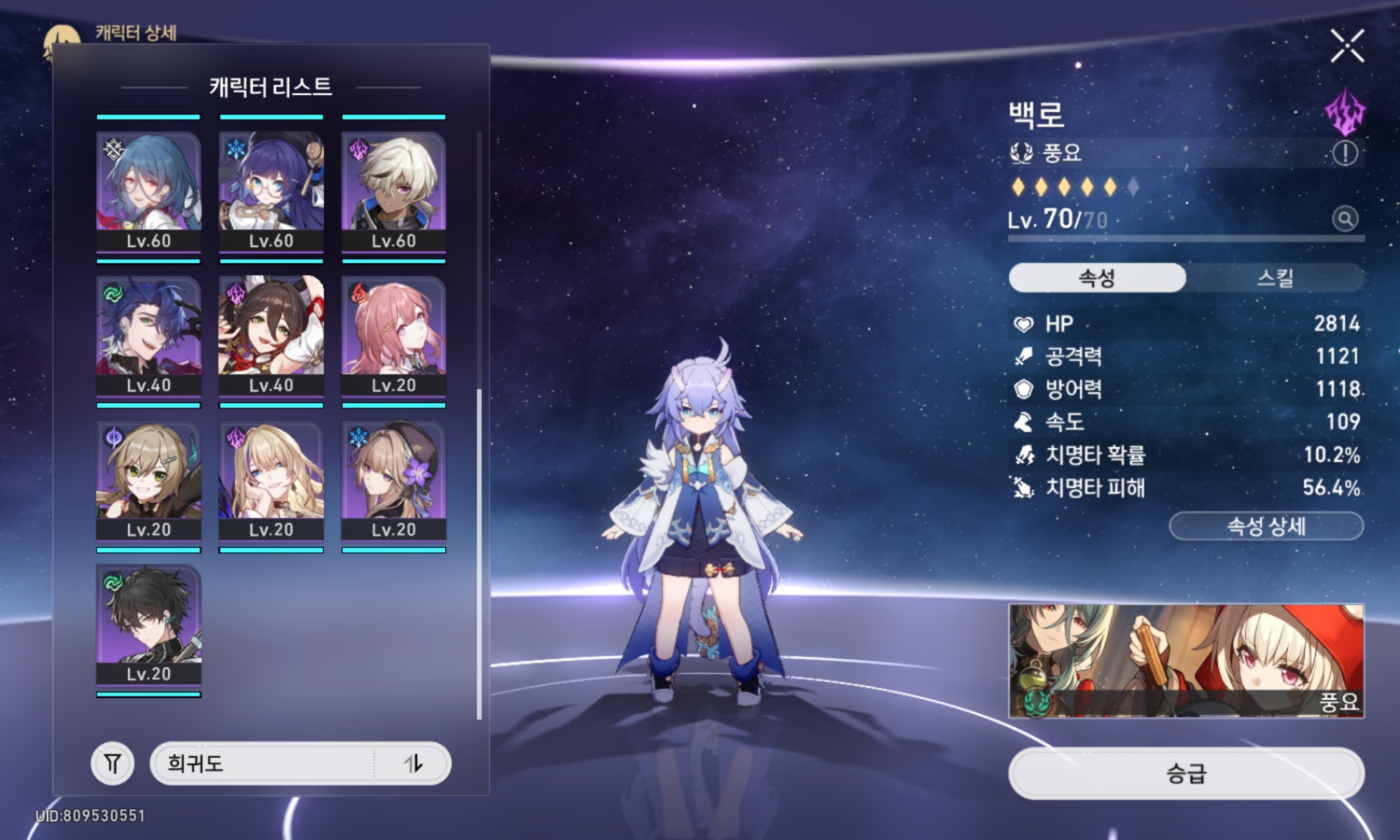Choose the purple-haired Lv.60 character with glasses

(x=271, y=190)
